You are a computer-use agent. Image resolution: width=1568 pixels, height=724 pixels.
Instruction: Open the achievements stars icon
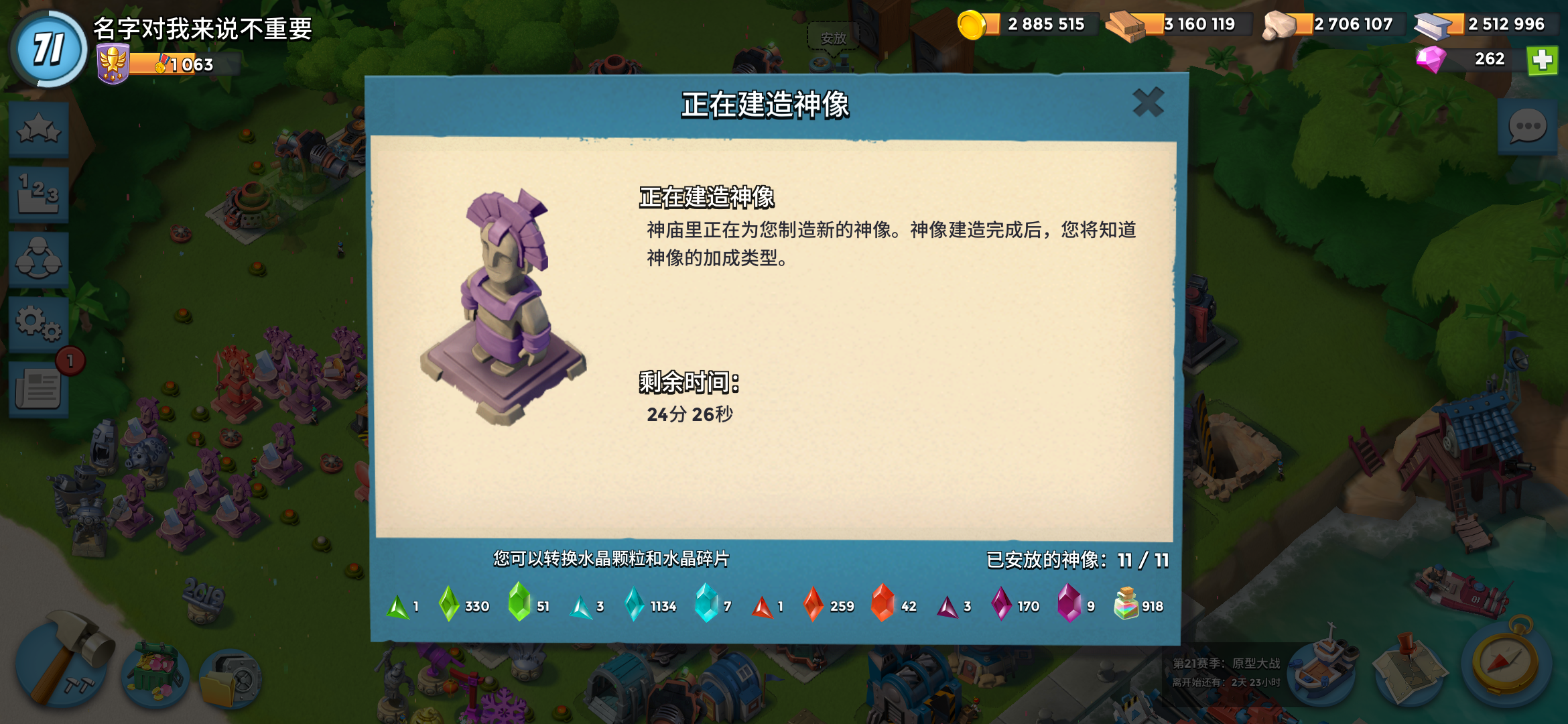[x=39, y=130]
